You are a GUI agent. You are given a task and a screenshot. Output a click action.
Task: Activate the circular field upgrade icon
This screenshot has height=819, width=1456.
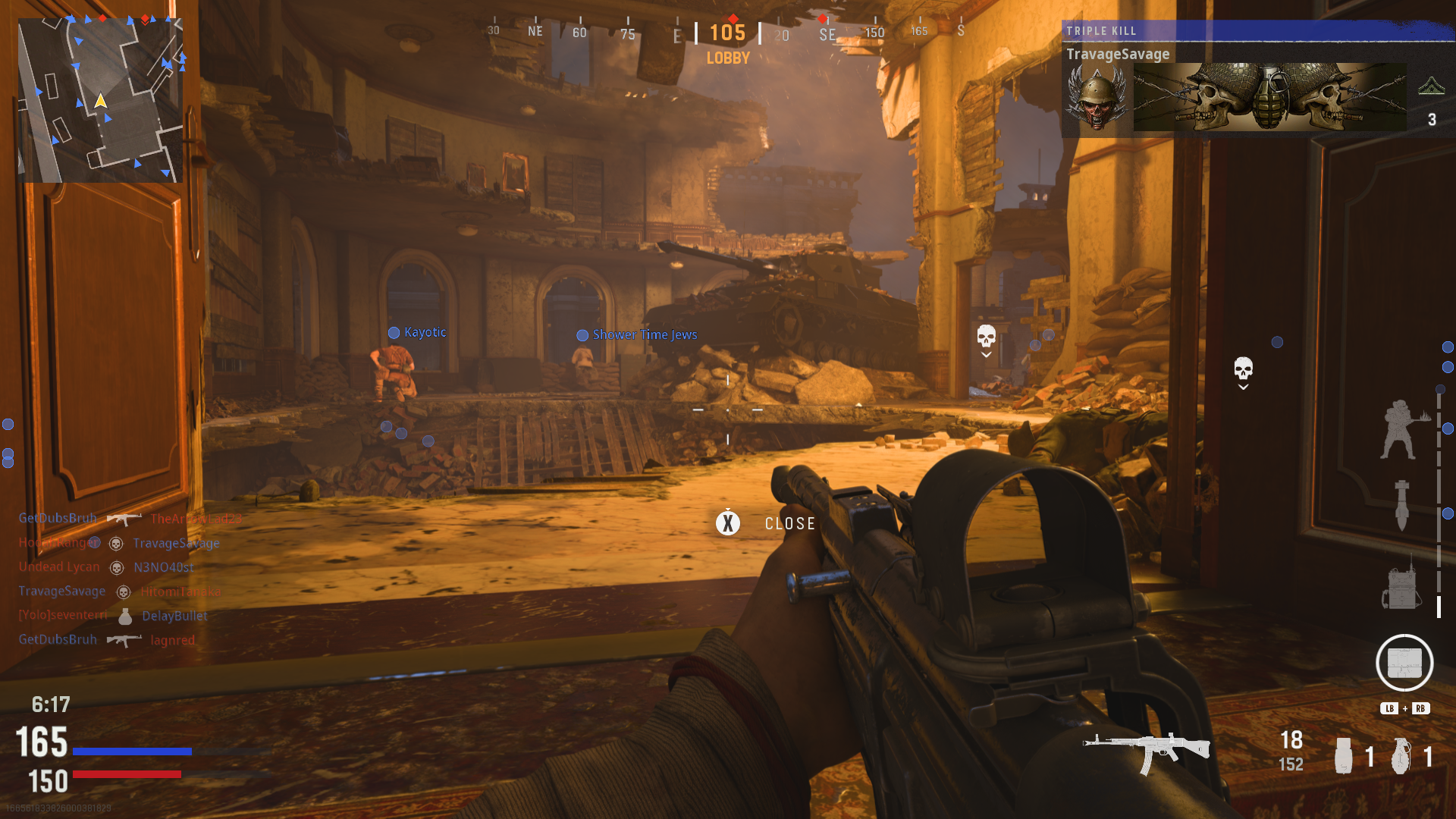[1404, 663]
